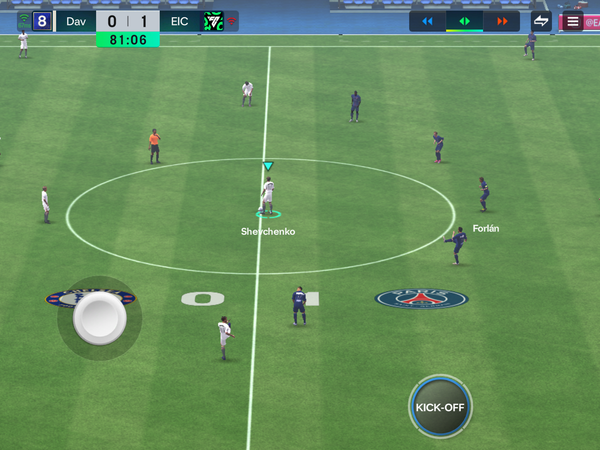Select the blue defensive tactics arrows
Image resolution: width=600 pixels, height=450 pixels.
pos(428,21)
